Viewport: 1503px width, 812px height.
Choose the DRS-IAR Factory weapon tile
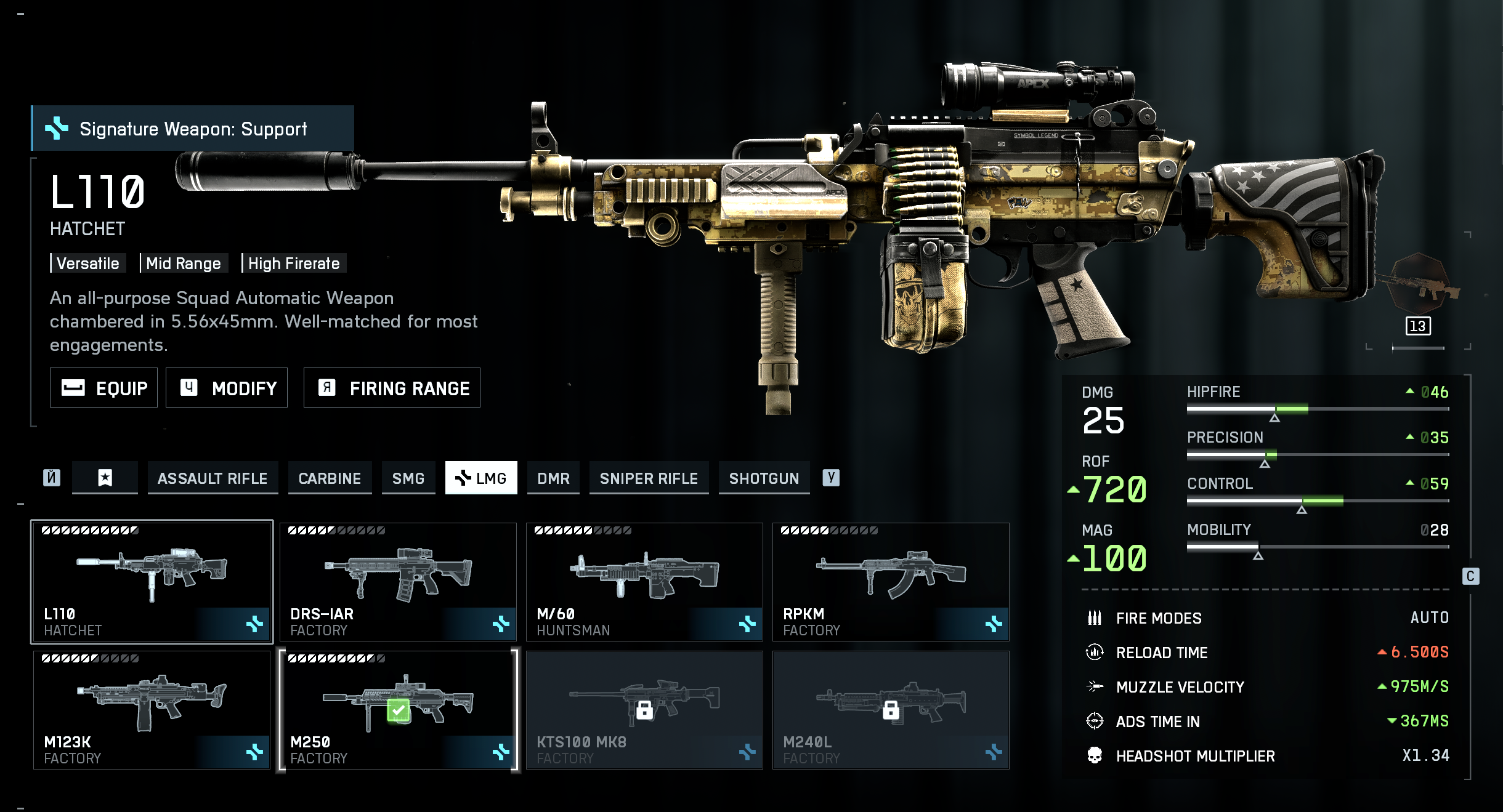(398, 582)
